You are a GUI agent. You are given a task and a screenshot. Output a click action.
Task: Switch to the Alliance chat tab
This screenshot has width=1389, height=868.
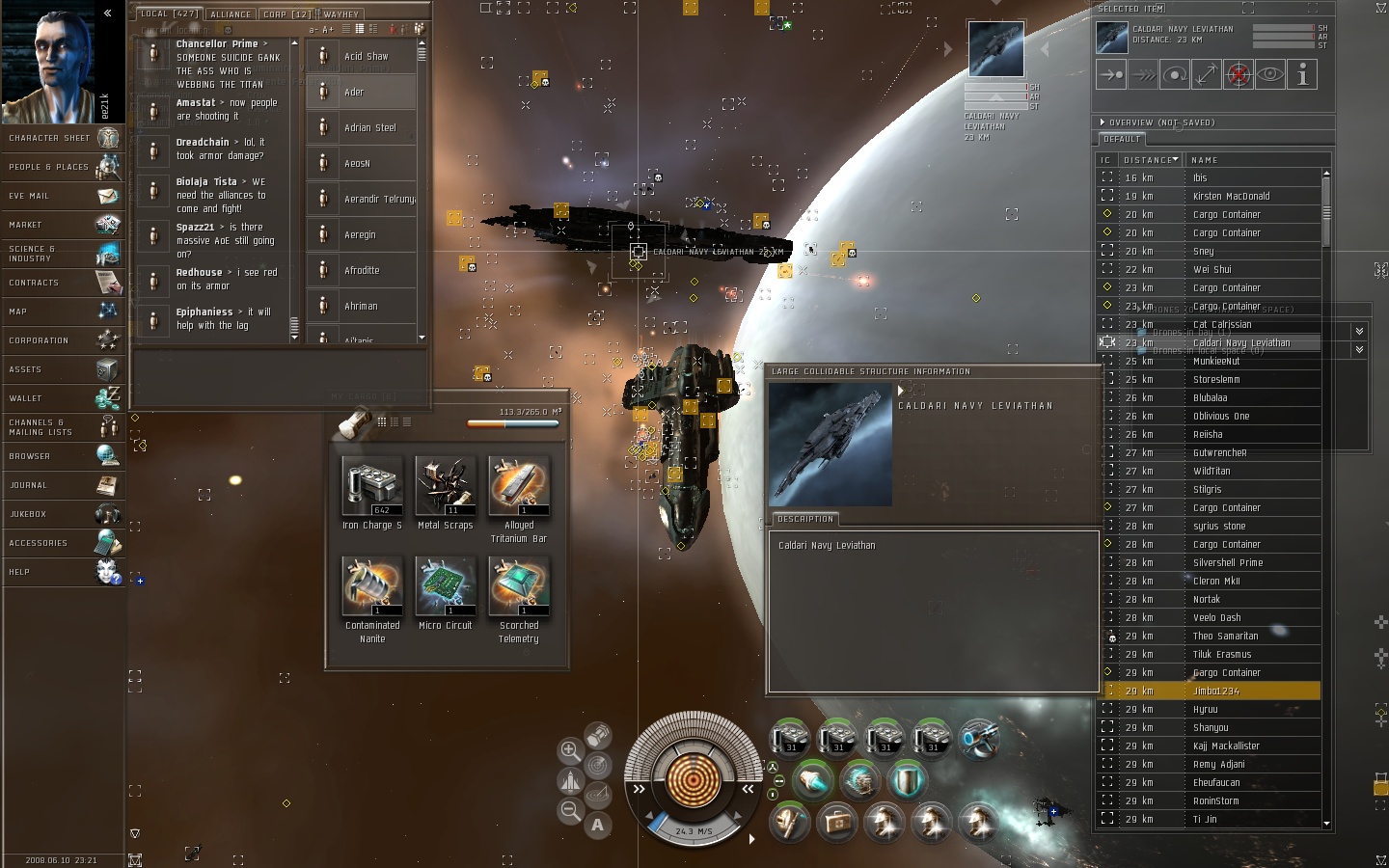231,14
